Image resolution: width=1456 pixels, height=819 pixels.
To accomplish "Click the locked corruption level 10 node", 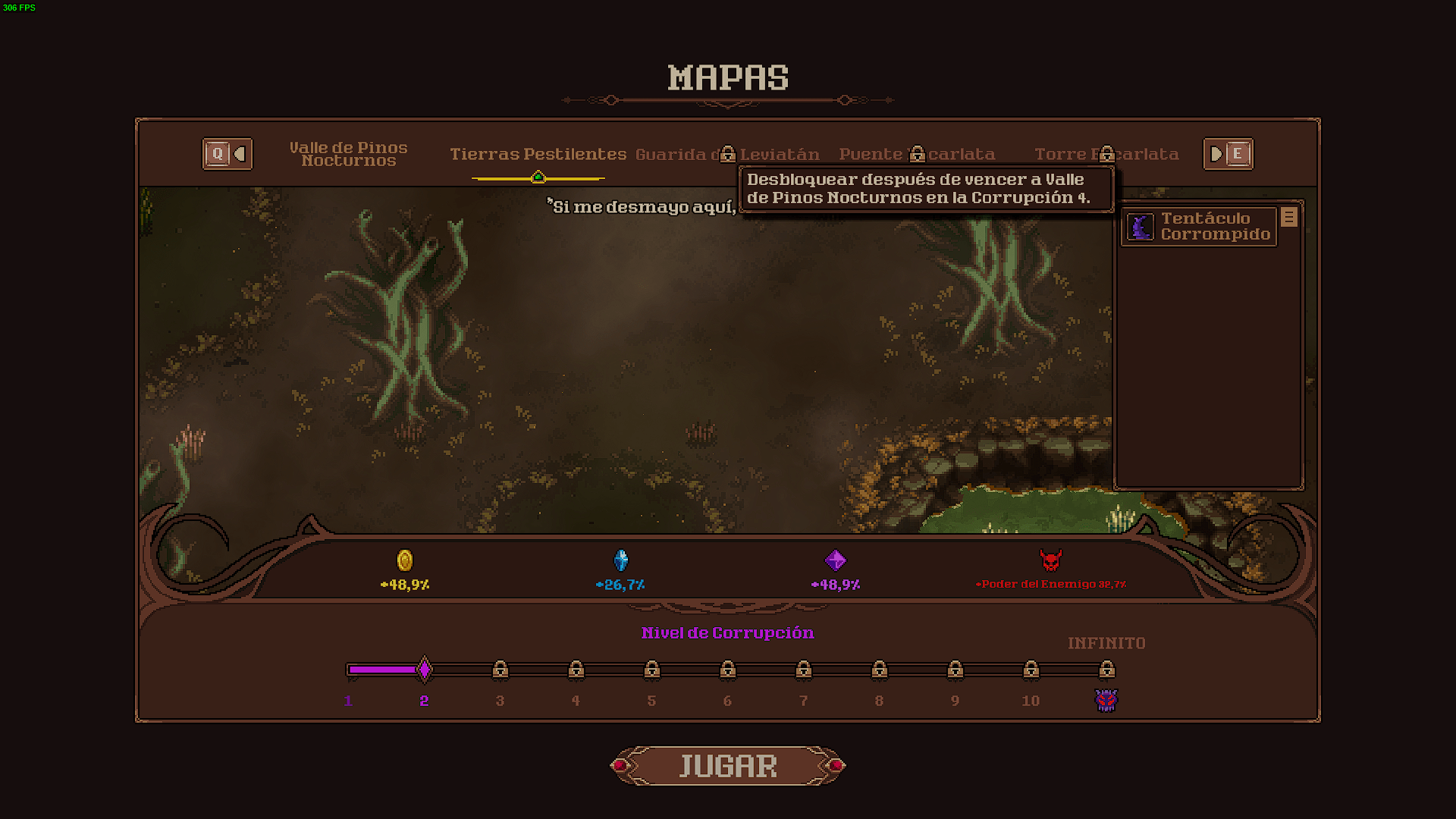I will [1031, 670].
